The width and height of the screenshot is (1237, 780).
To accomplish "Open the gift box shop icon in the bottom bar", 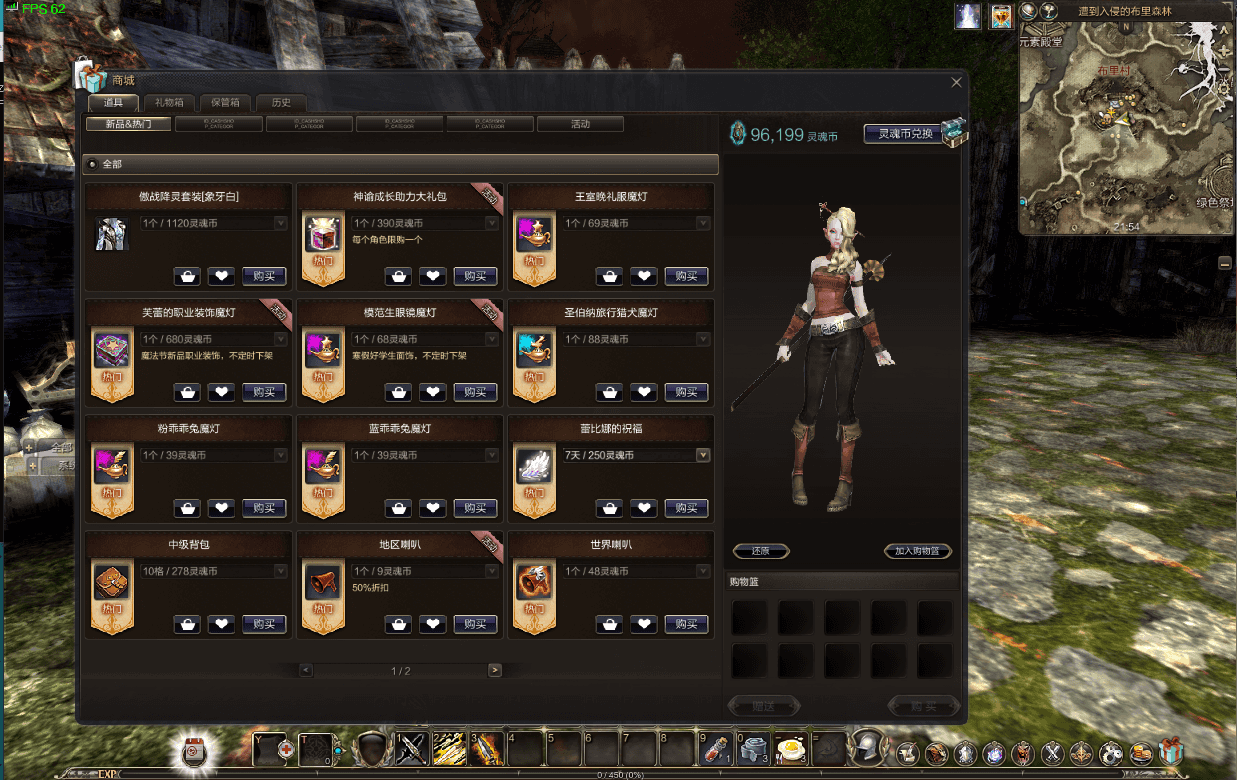I will pos(1170,752).
